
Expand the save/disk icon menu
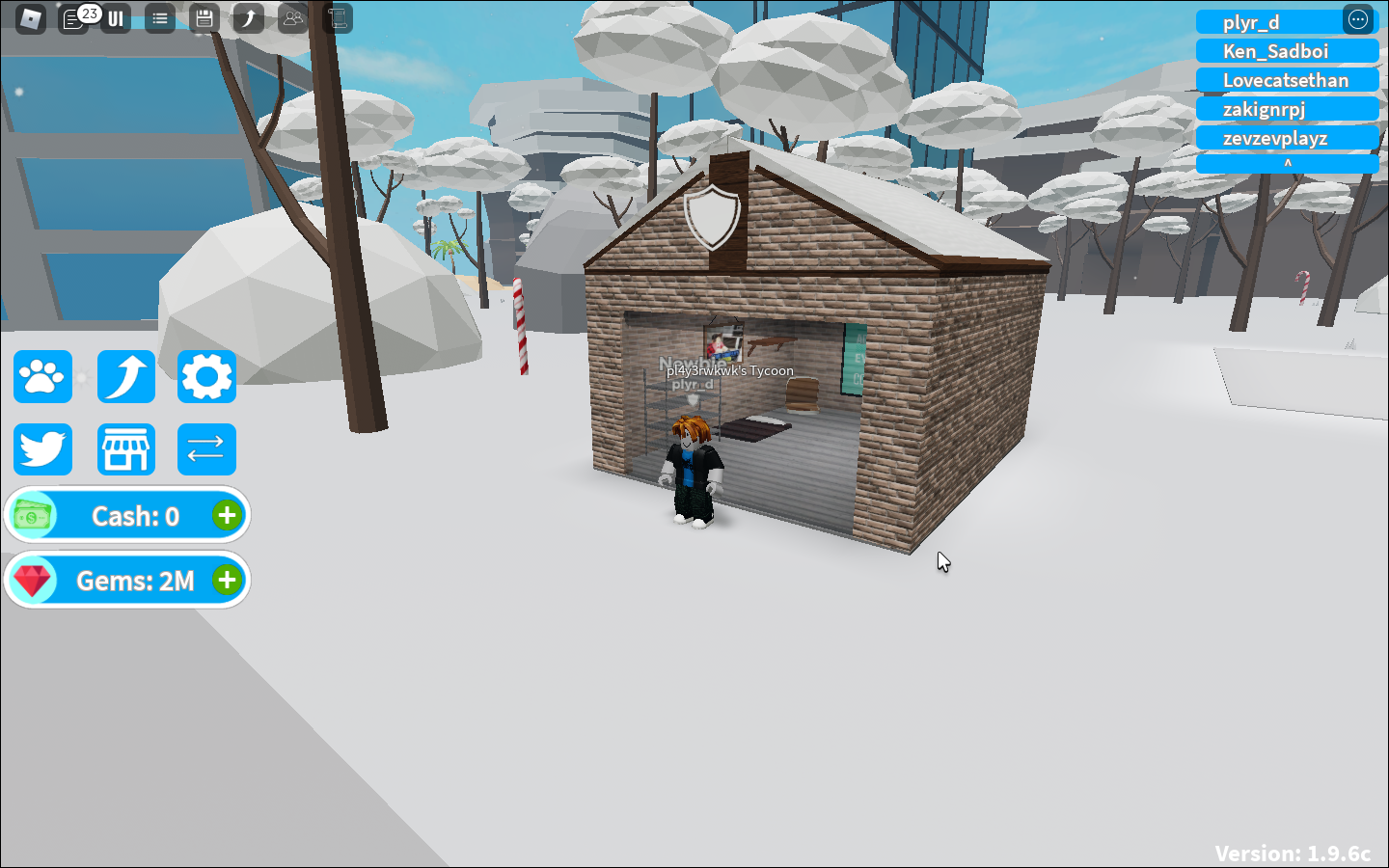(x=204, y=19)
